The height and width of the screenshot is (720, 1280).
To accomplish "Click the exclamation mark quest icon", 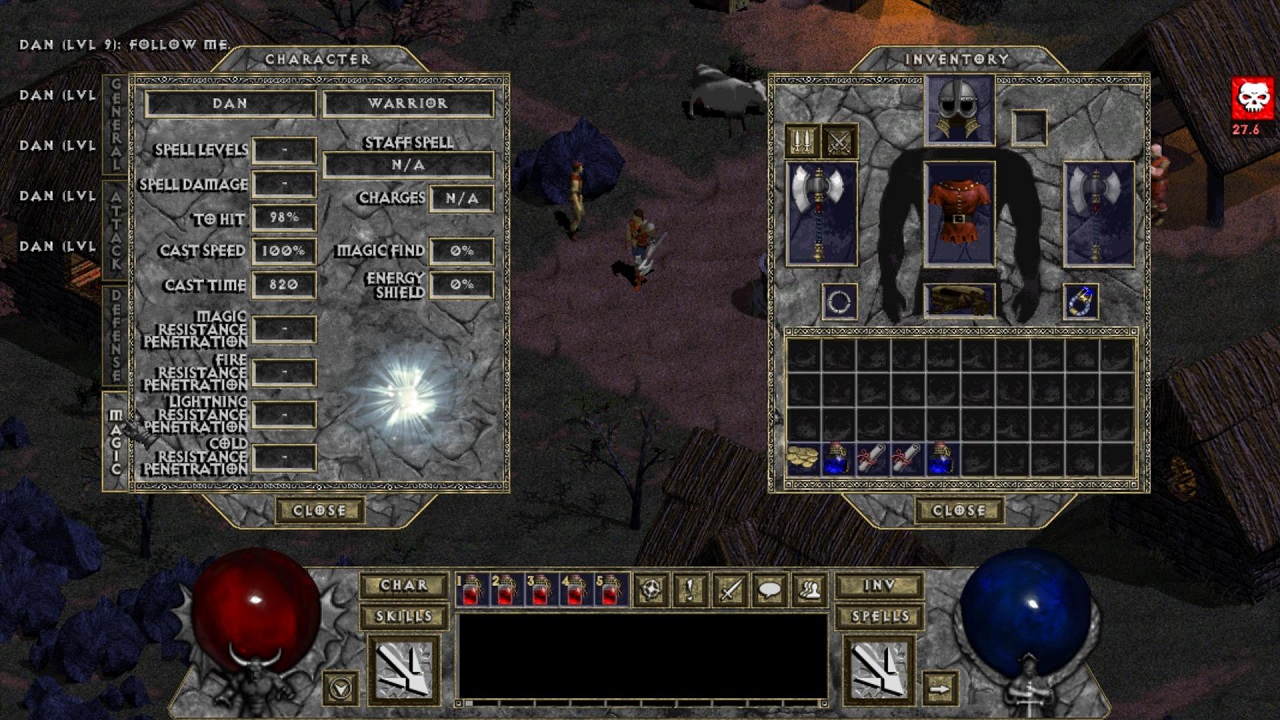I will tap(691, 590).
